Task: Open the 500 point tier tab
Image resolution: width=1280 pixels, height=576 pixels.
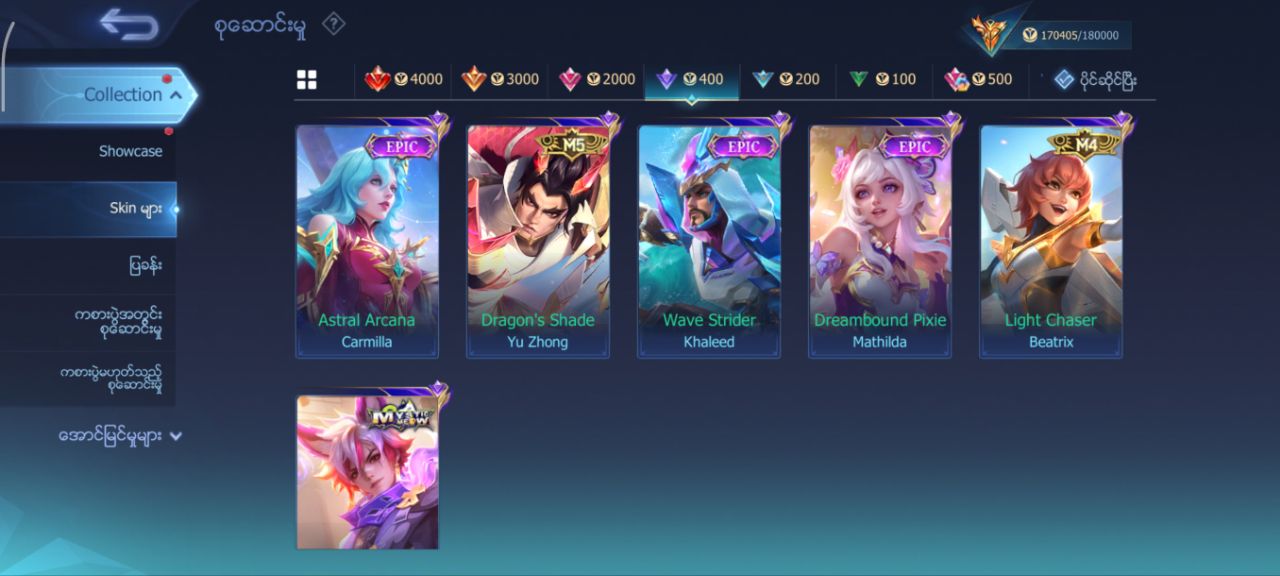Action: [979, 80]
